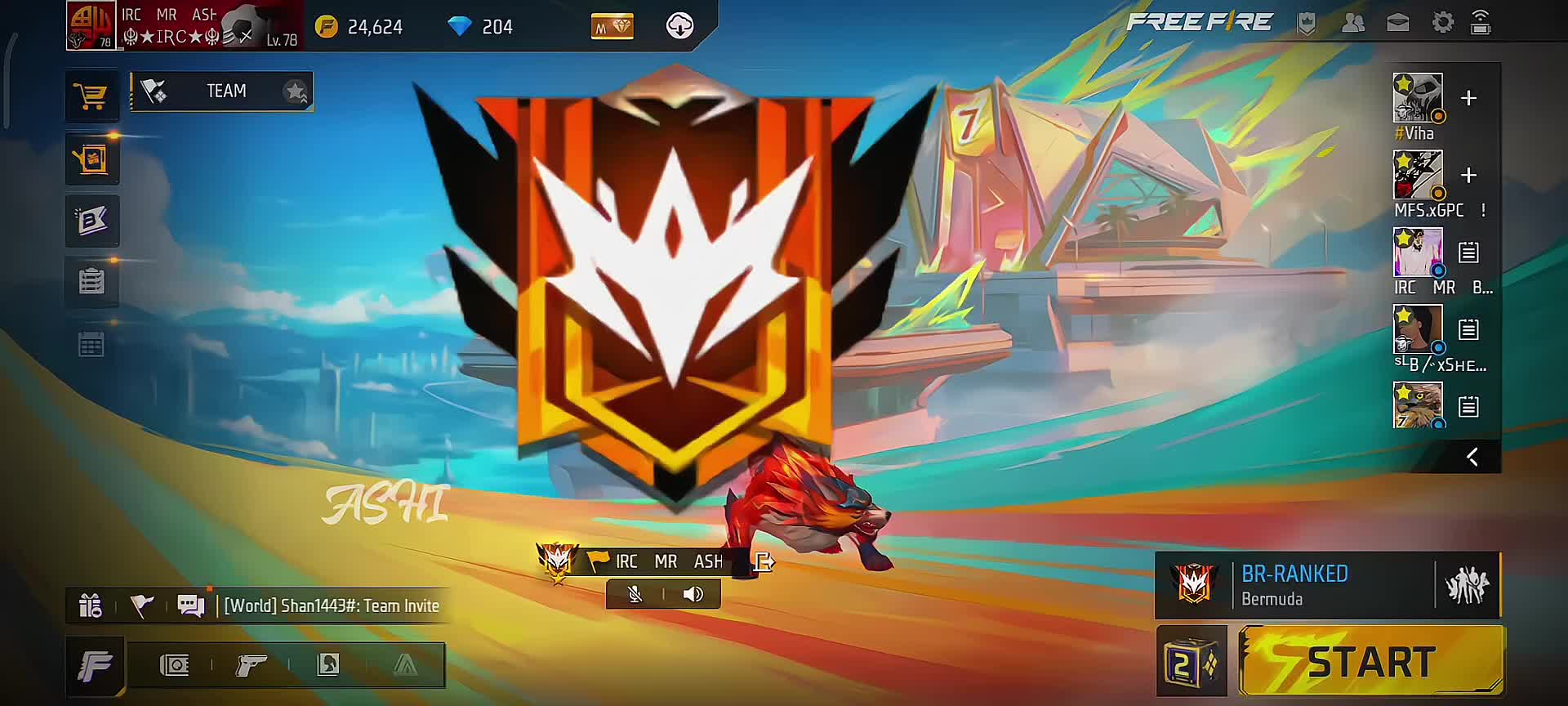
Task: Open the calendar events icon
Action: click(91, 344)
